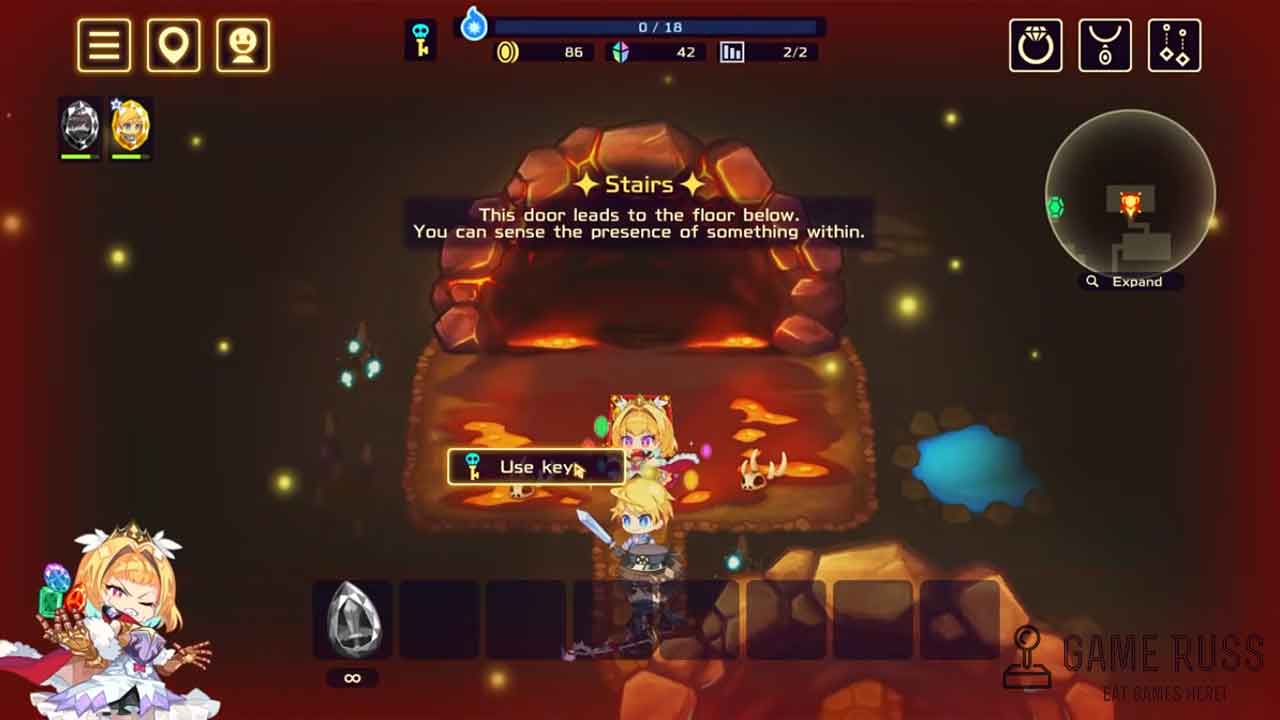Open the character profile button
The height and width of the screenshot is (720, 1280).
click(x=243, y=45)
